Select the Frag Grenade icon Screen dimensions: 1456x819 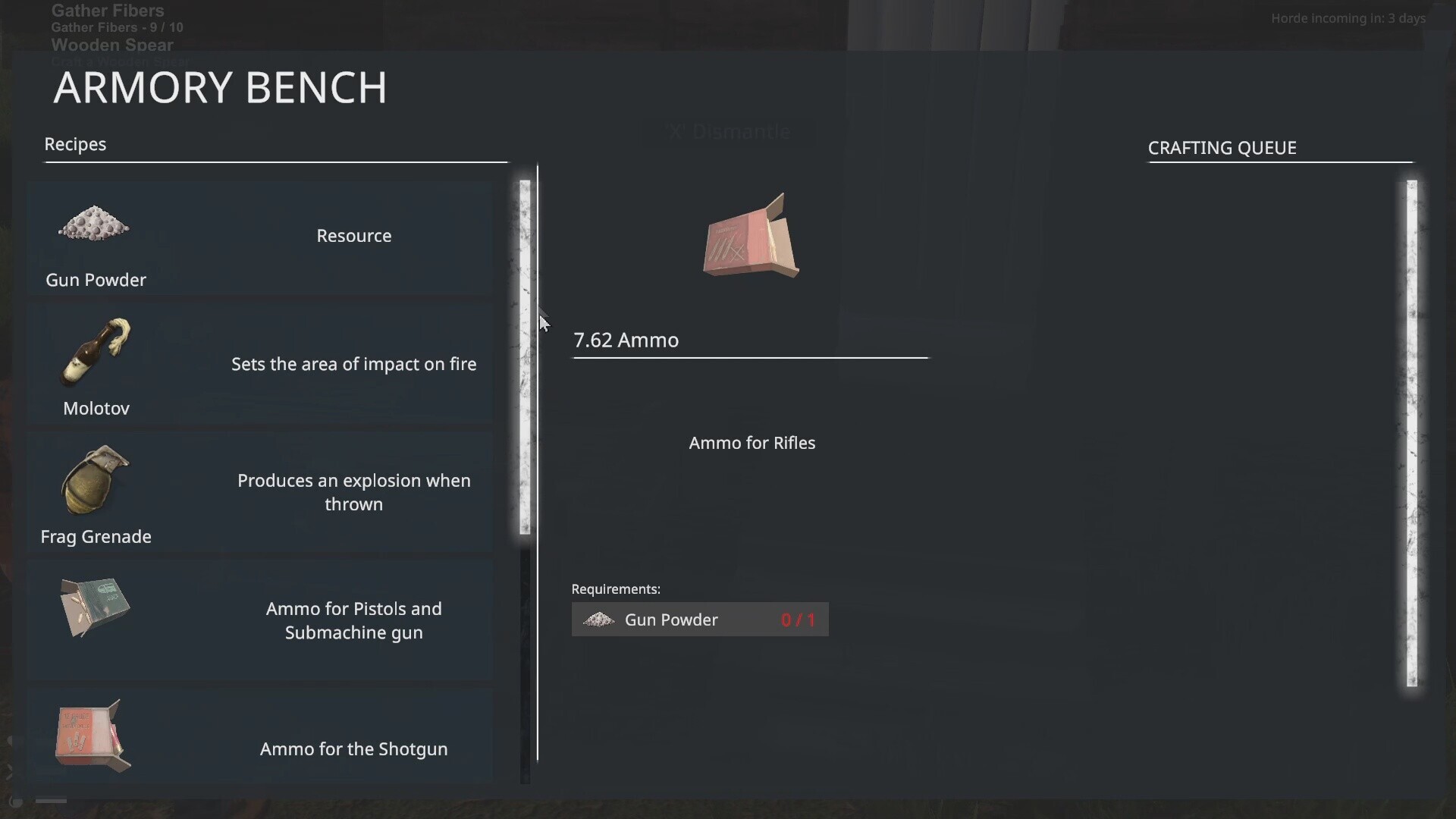point(93,479)
